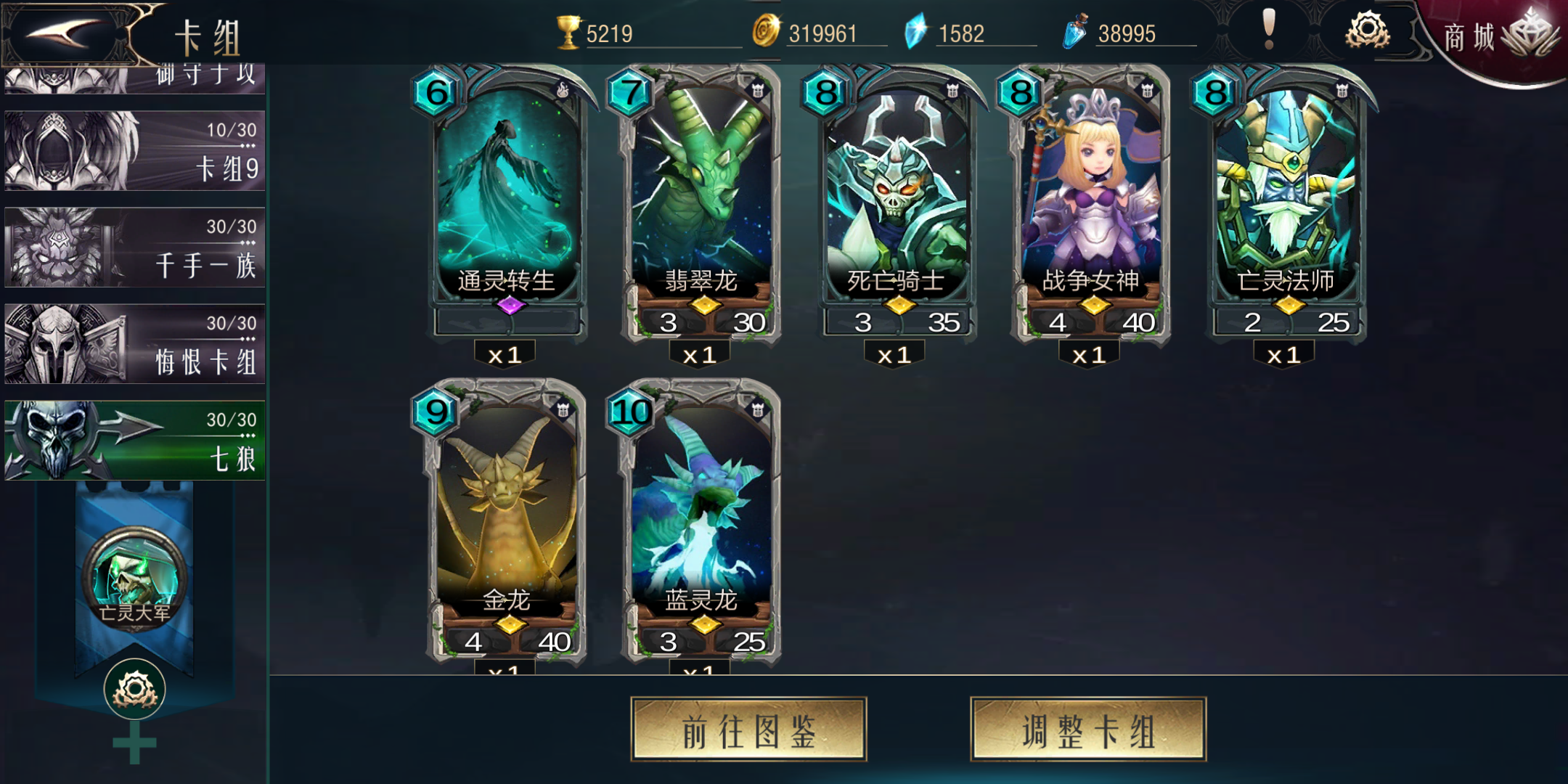
Task: Click the green plus to create new deck
Action: point(134,742)
